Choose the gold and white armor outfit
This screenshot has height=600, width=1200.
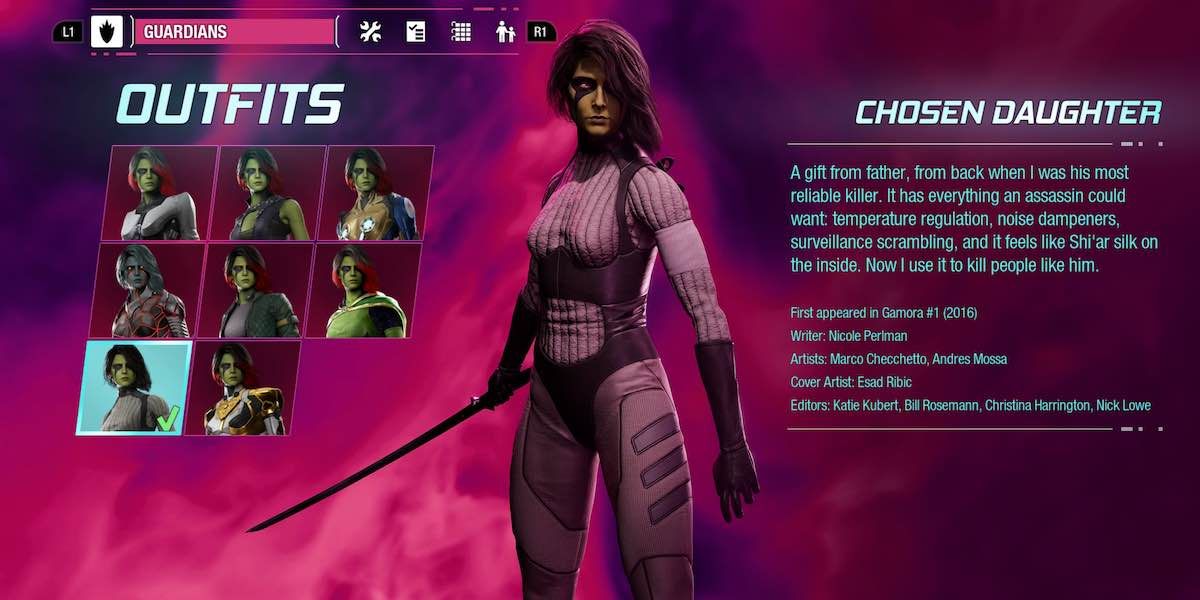click(x=242, y=387)
